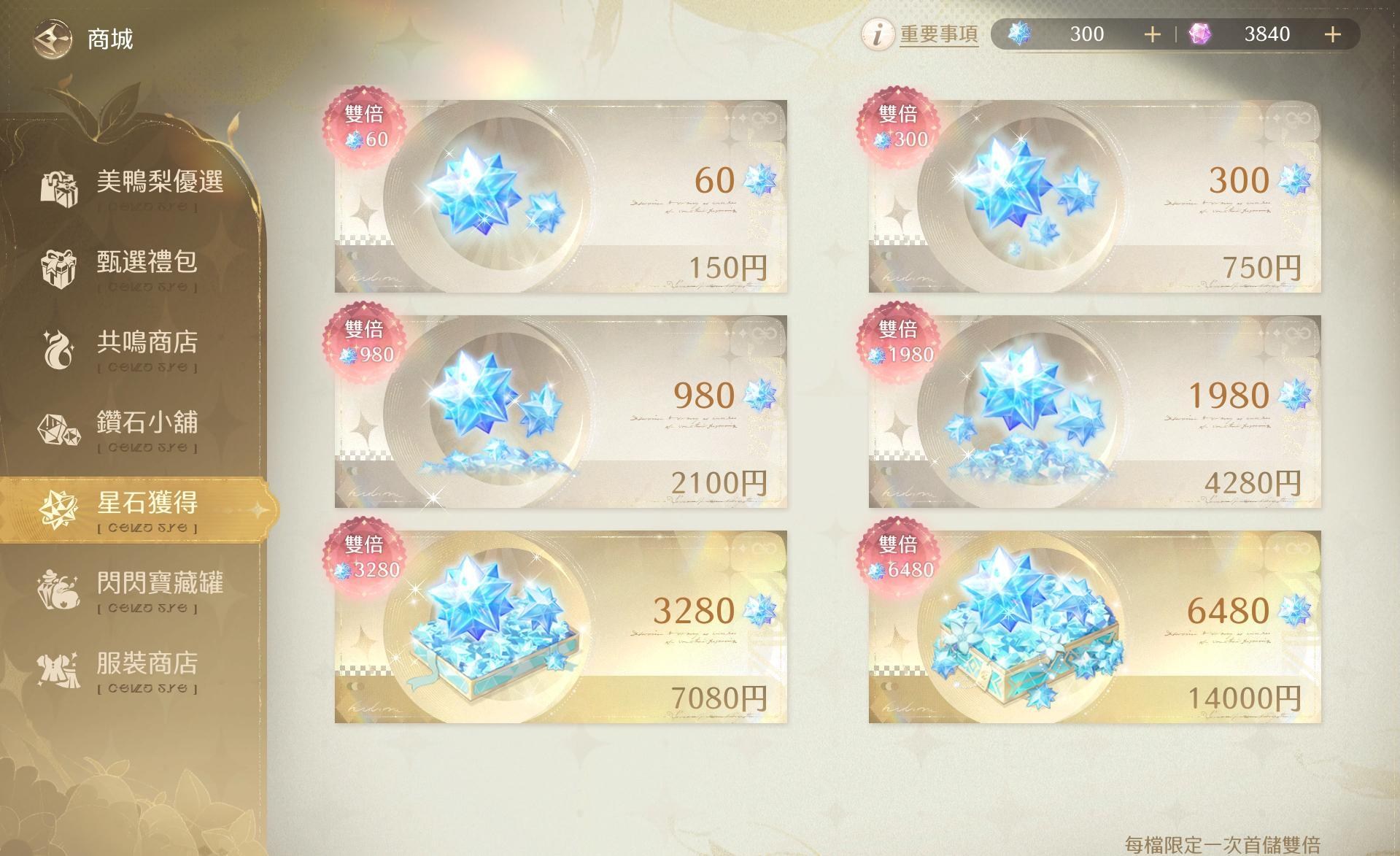Click the info icon beside 重要事項
Image resolution: width=1400 pixels, height=856 pixels.
click(878, 34)
